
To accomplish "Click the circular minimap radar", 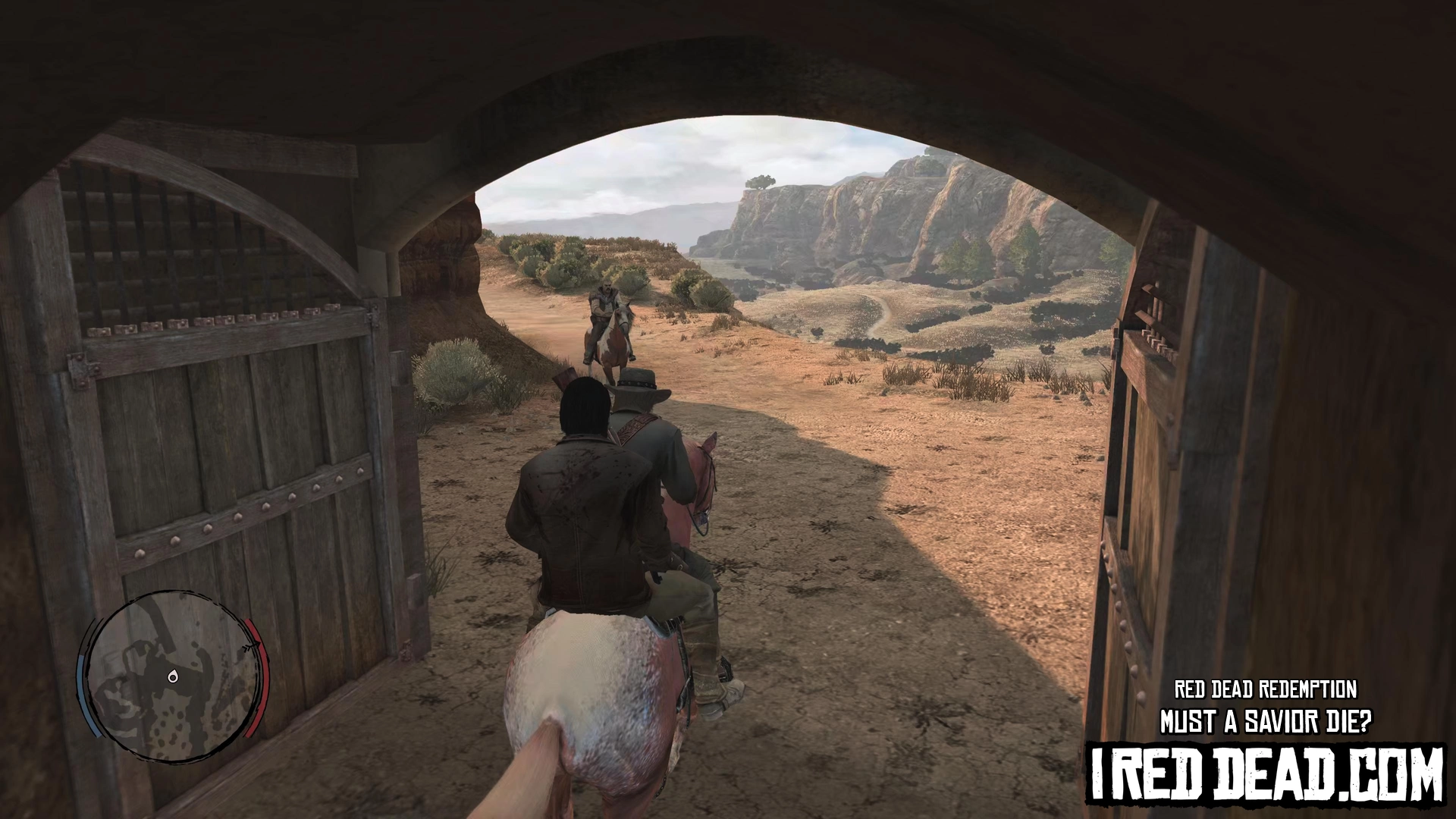I will coord(173,677).
